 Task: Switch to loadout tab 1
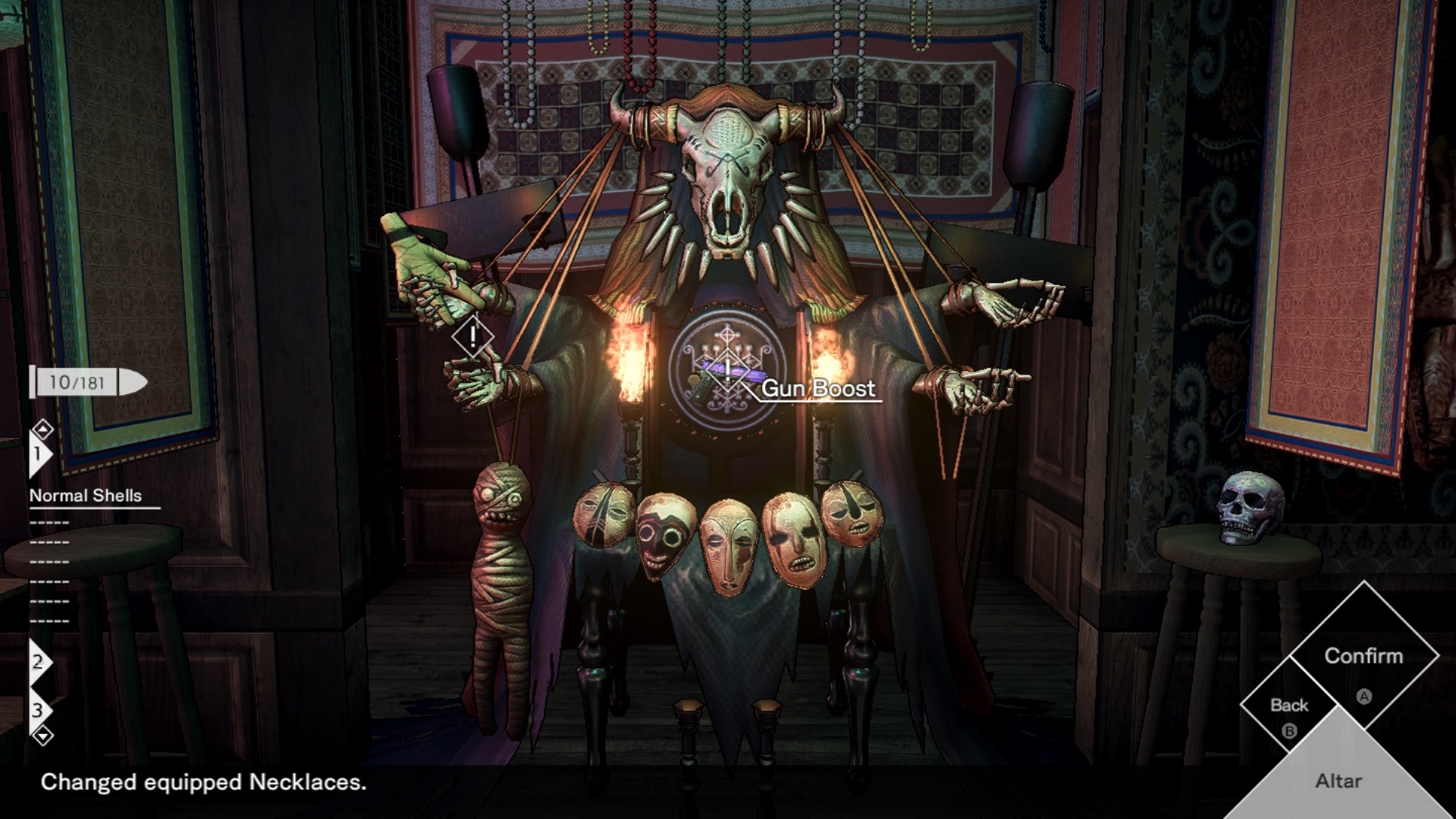[x=38, y=454]
